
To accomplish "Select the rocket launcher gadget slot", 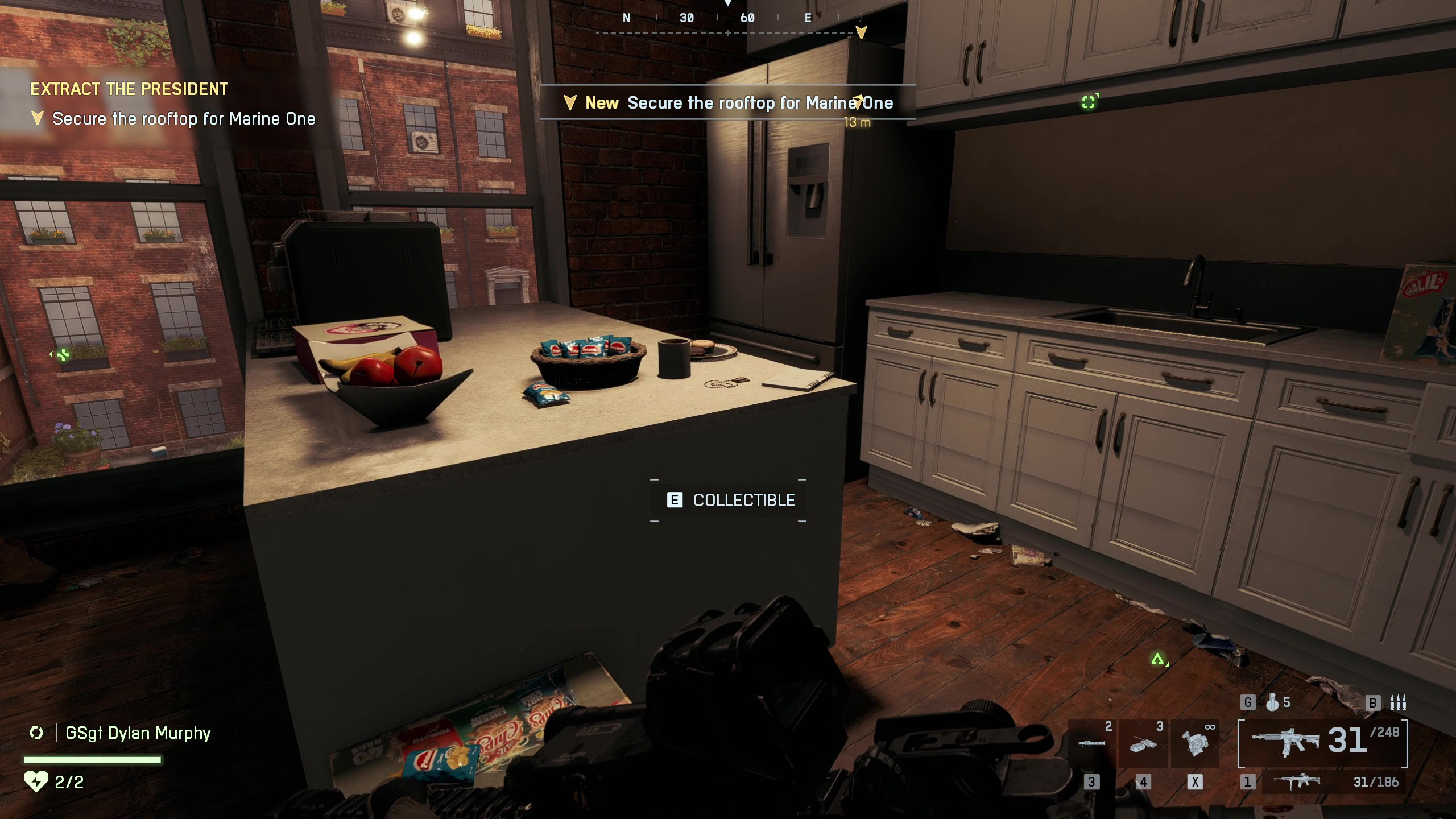I will (1091, 744).
